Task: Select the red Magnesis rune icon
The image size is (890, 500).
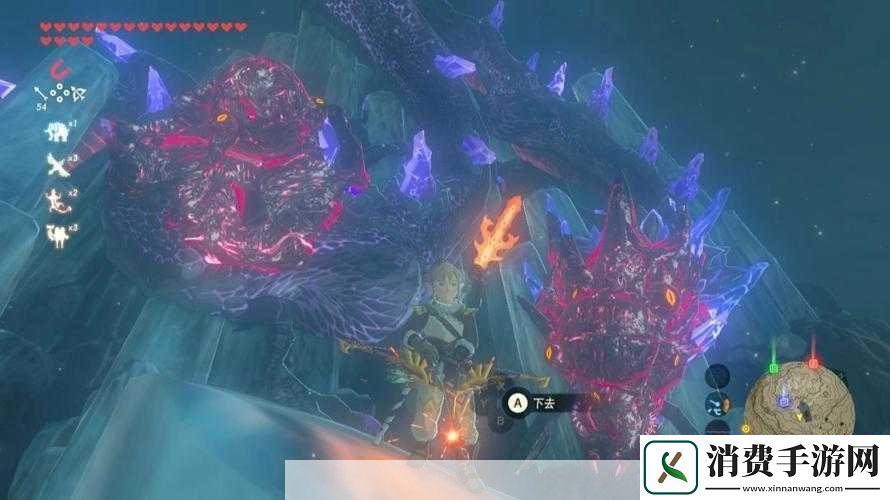Action: pos(62,71)
